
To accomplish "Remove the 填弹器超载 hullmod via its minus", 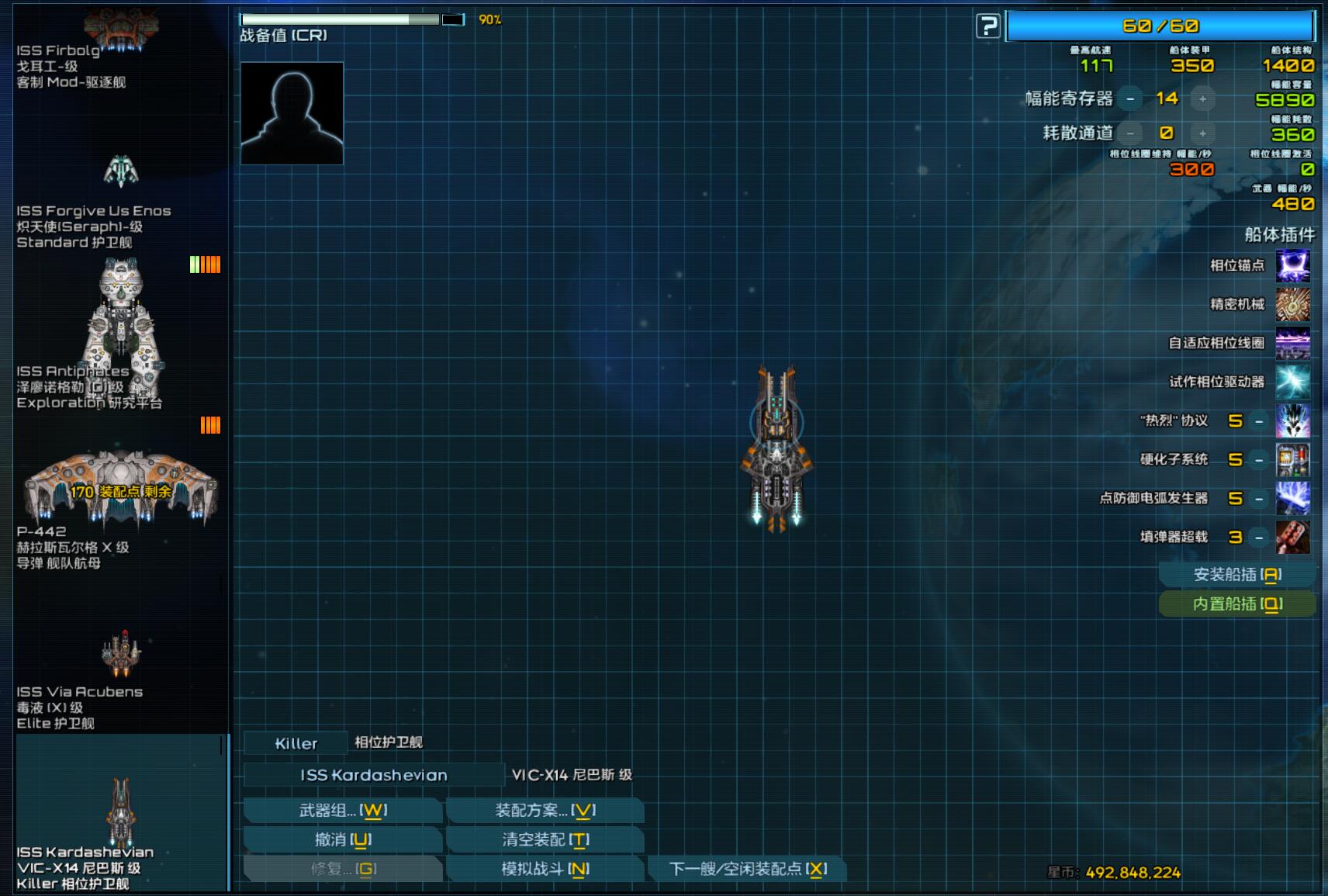I will click(x=1259, y=537).
